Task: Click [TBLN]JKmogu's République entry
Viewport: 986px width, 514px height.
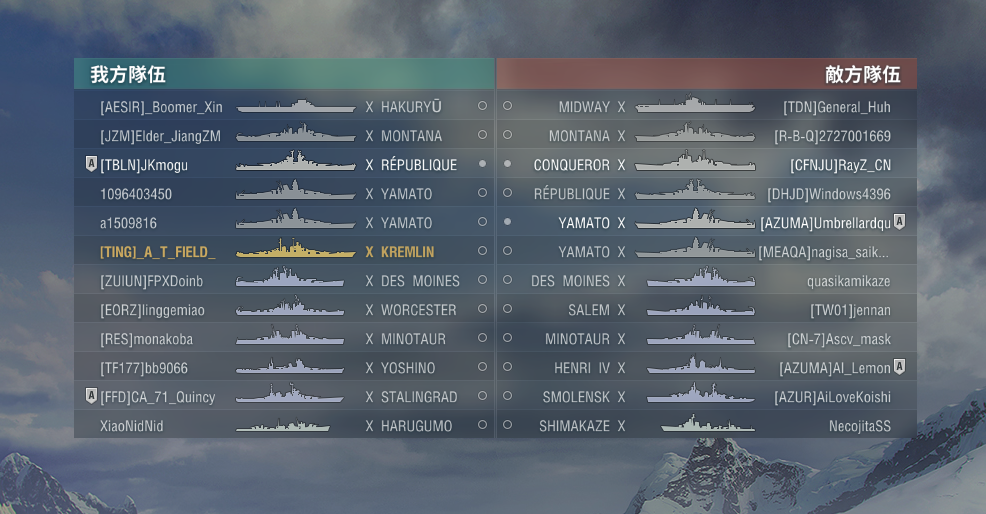Action: (x=283, y=165)
